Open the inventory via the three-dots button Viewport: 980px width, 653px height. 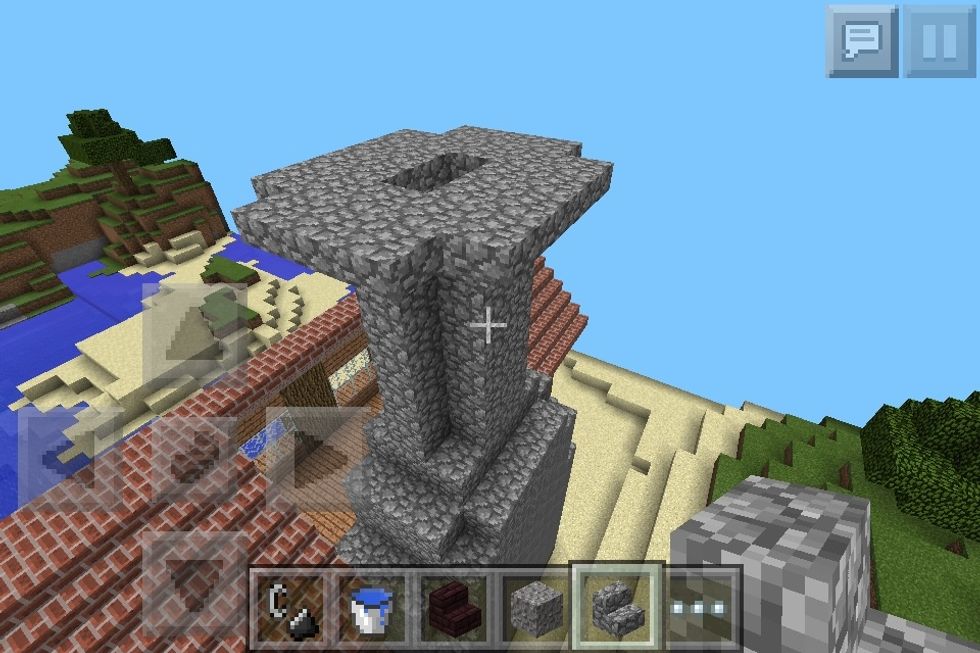tap(699, 604)
